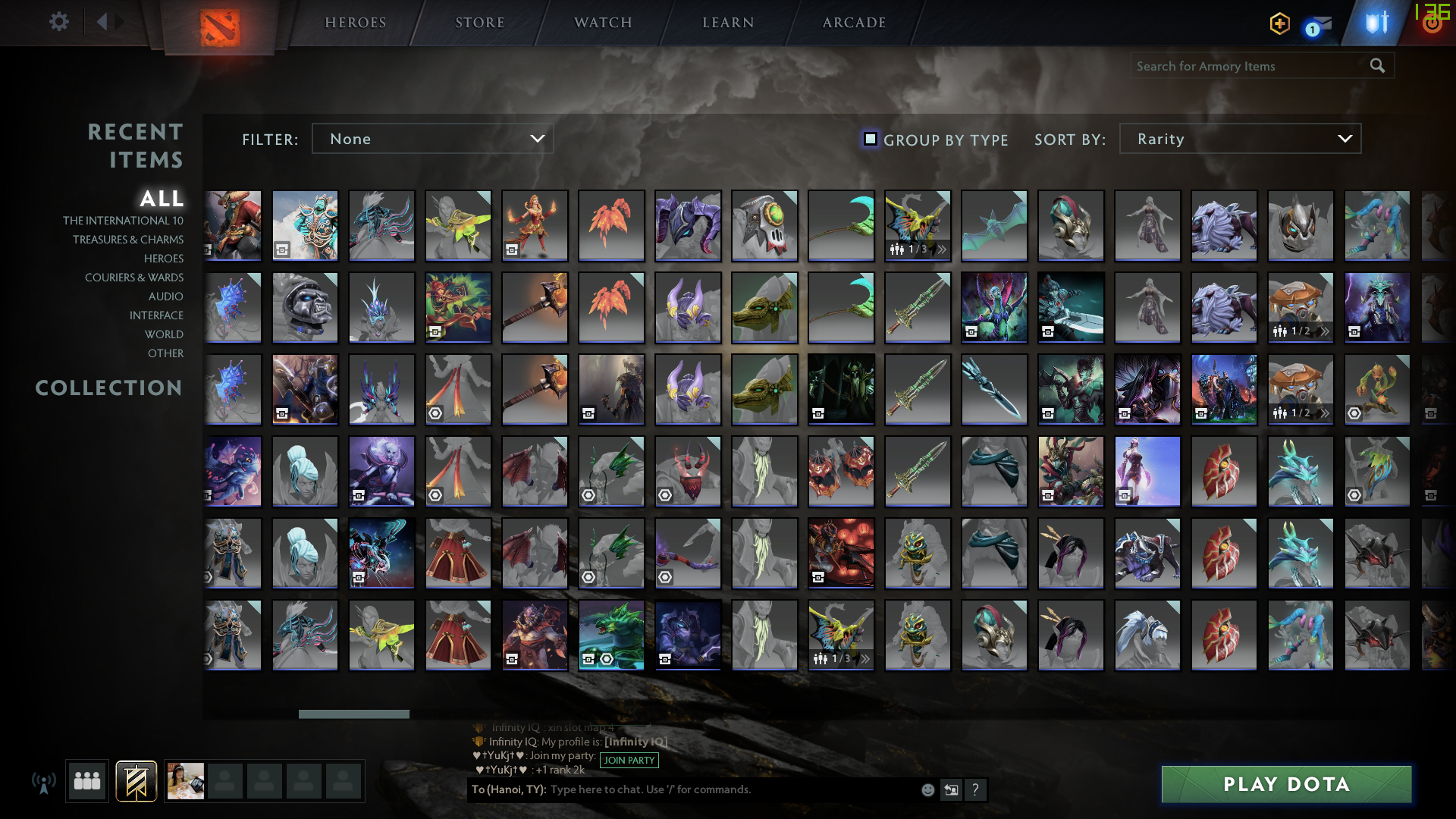The width and height of the screenshot is (1456, 819).
Task: Click the magnifying glass search icon
Action: click(1376, 66)
